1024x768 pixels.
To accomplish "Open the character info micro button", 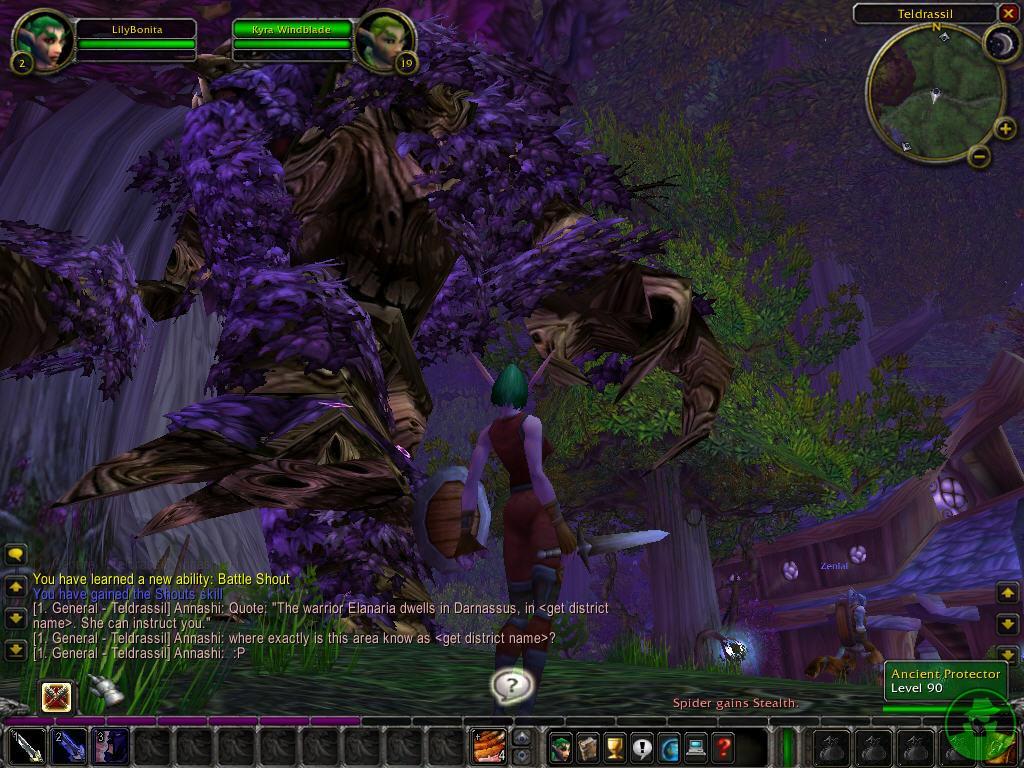I will pyautogui.click(x=561, y=747).
